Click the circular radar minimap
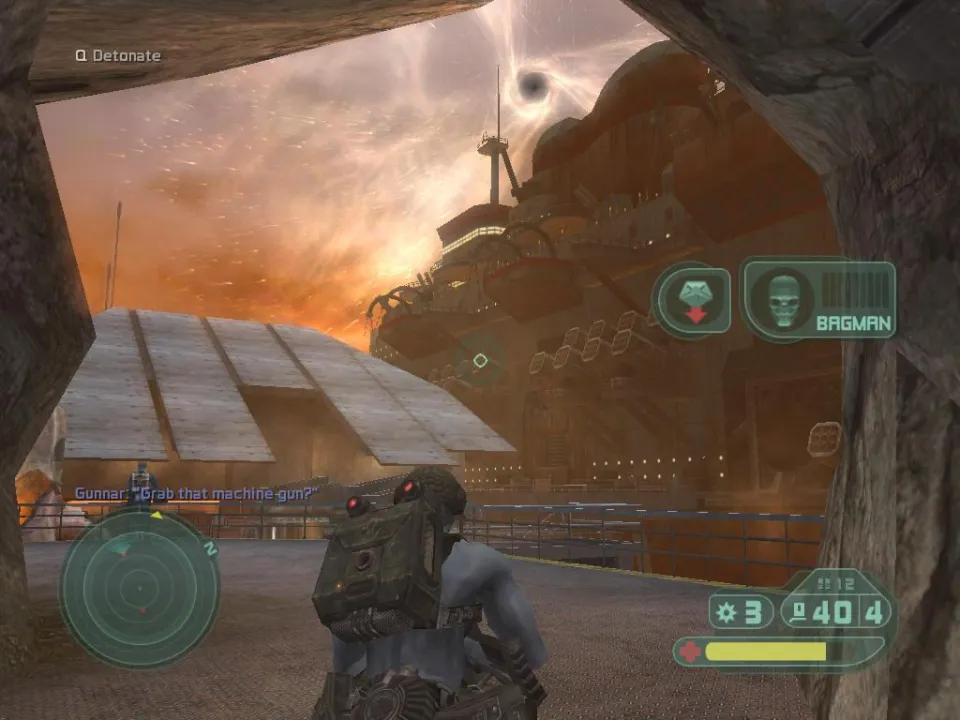960x720 pixels. pos(139,588)
